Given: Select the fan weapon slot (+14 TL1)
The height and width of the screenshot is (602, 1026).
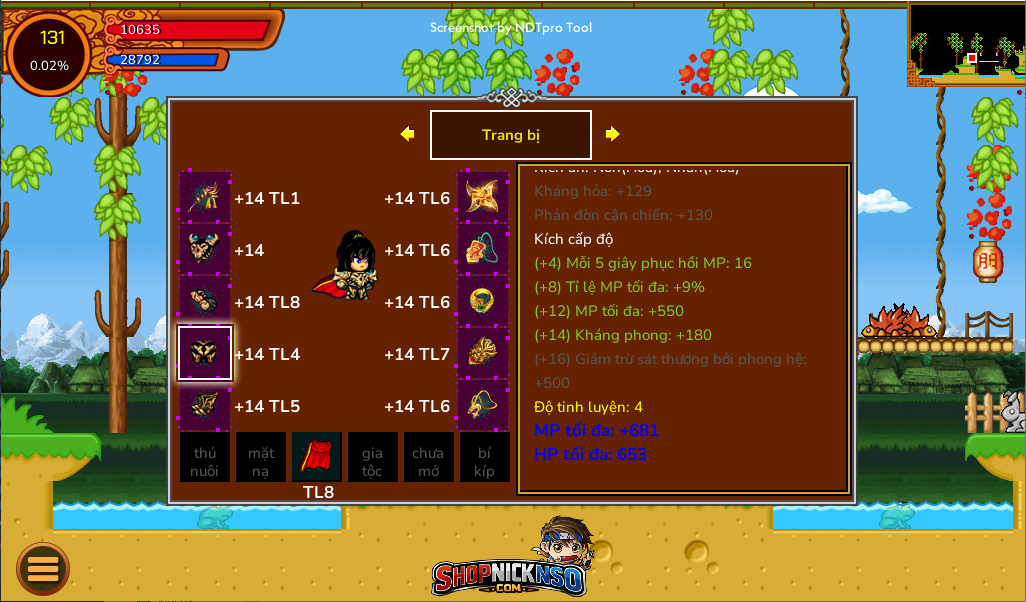Looking at the screenshot, I should point(205,197).
